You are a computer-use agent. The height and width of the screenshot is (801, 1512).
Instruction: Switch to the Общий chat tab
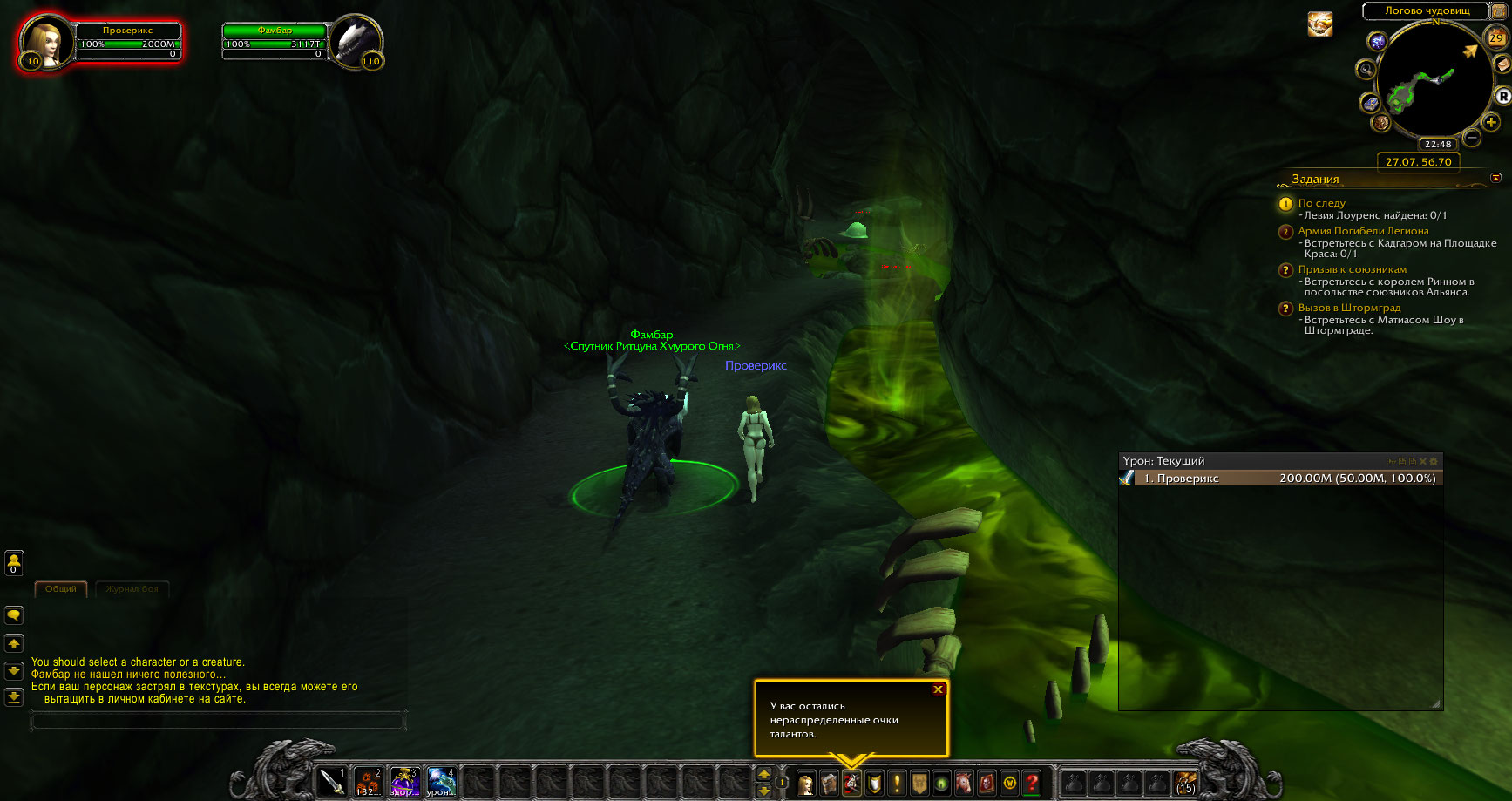[x=61, y=589]
